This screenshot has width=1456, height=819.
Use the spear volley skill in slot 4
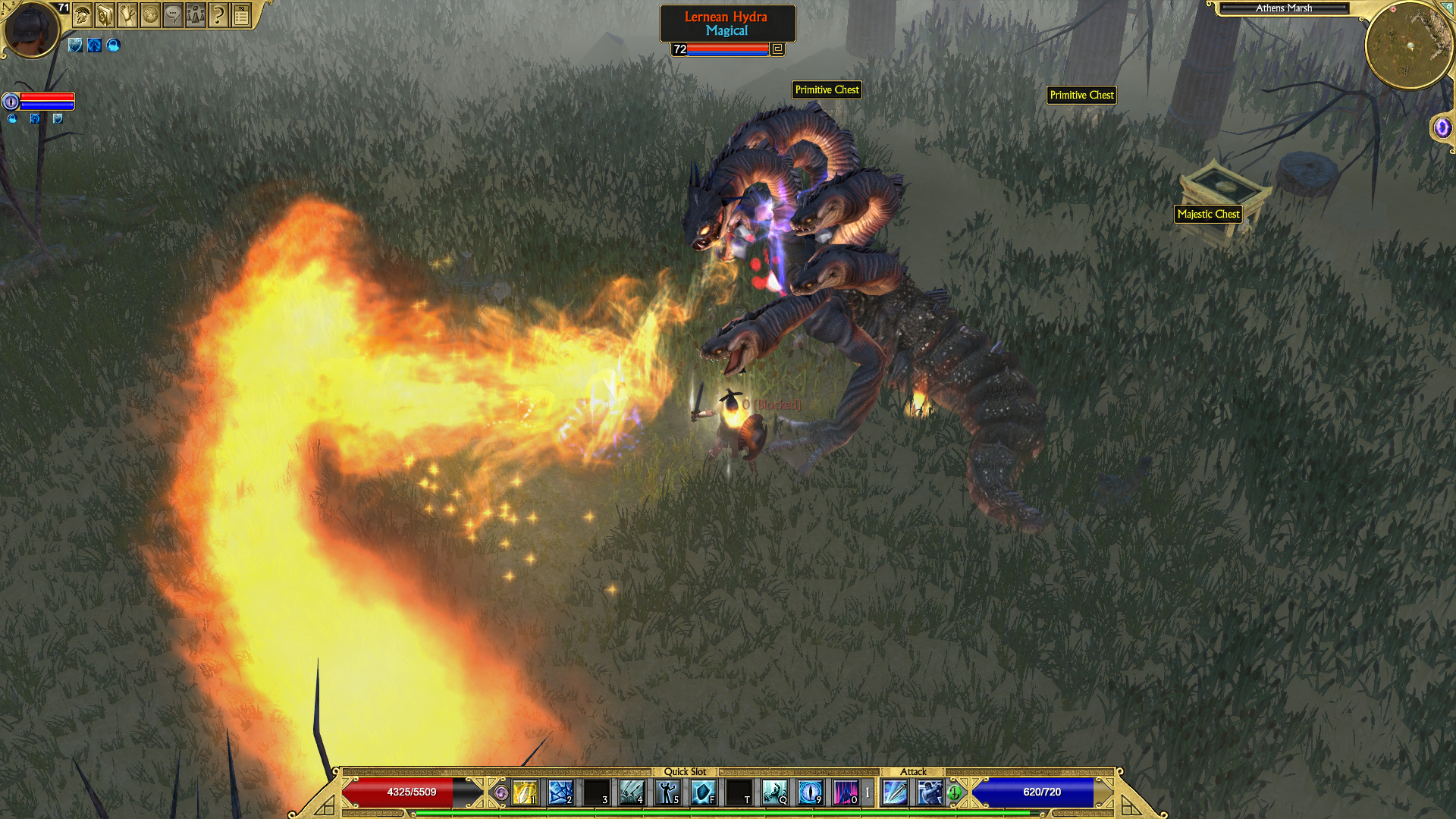click(632, 792)
